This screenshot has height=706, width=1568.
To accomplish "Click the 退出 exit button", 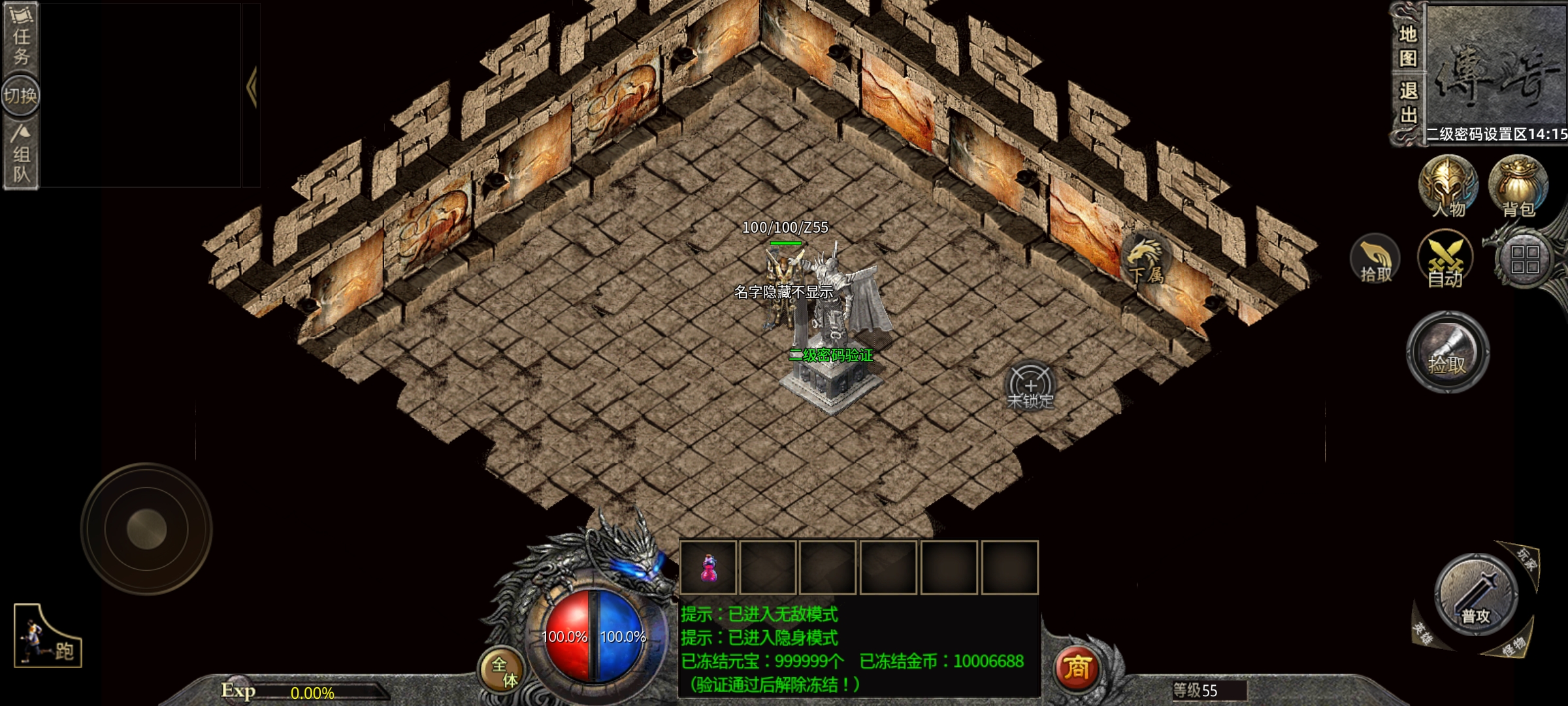I will point(1408,103).
